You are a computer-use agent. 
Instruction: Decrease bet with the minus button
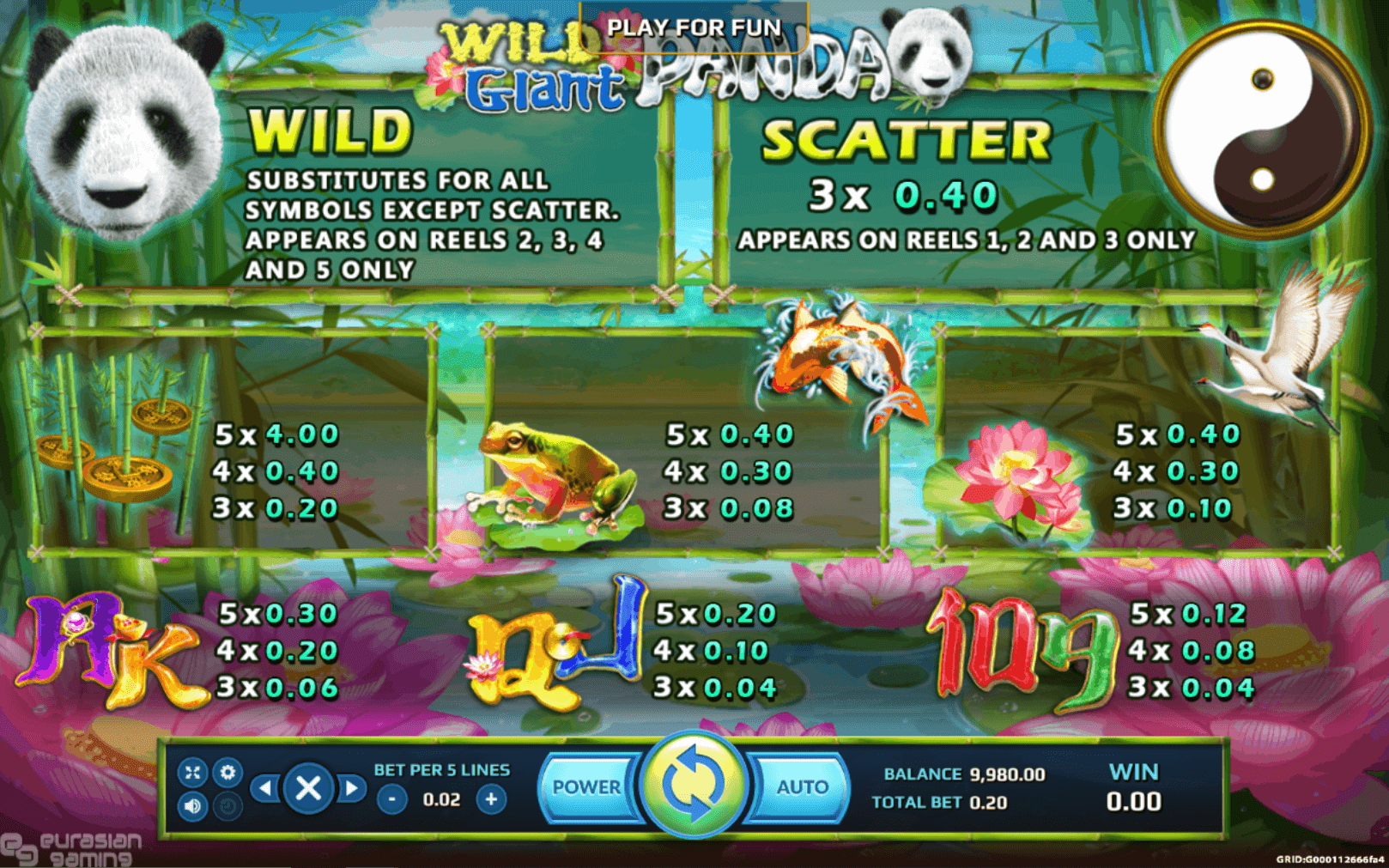pos(393,798)
